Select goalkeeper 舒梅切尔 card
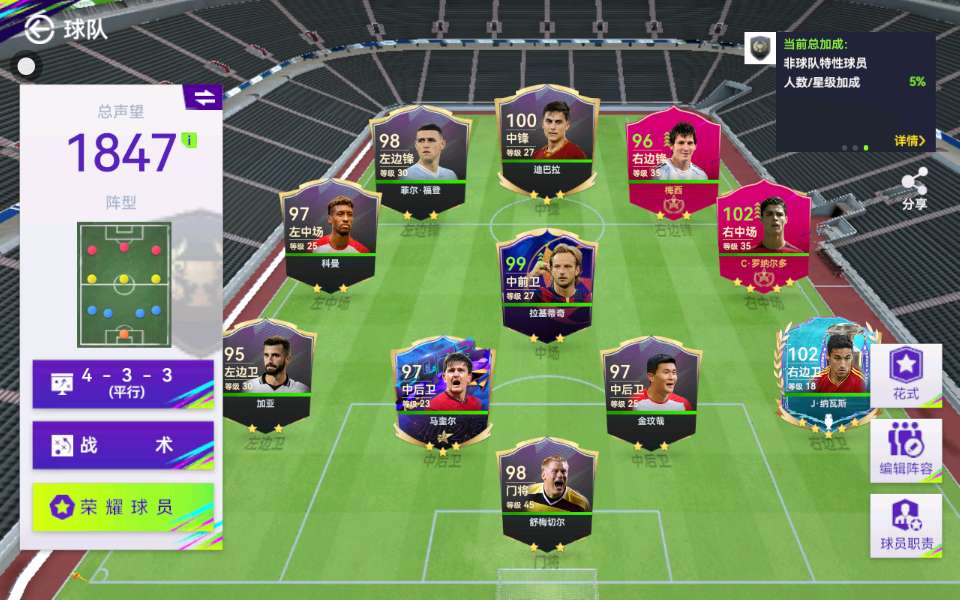Screen dimensions: 960x600 tap(547, 492)
